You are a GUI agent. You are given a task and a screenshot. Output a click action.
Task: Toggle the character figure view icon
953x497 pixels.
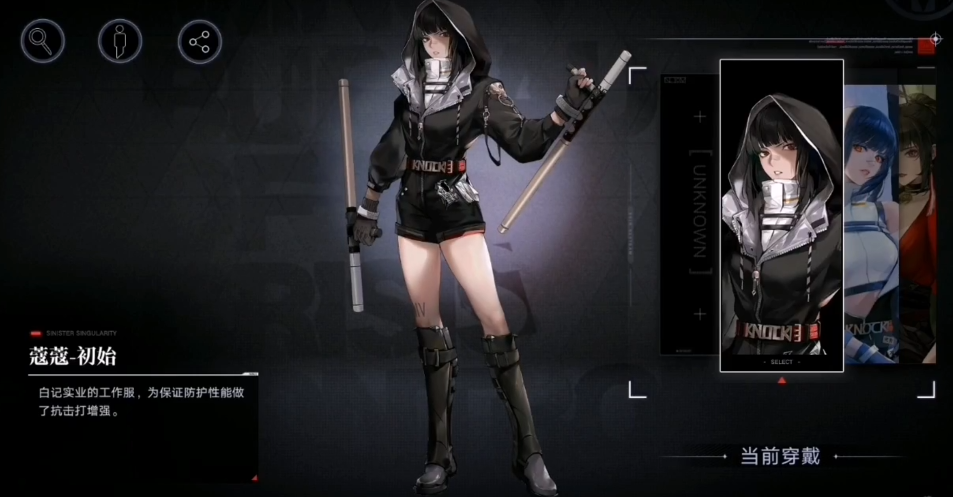(x=120, y=41)
